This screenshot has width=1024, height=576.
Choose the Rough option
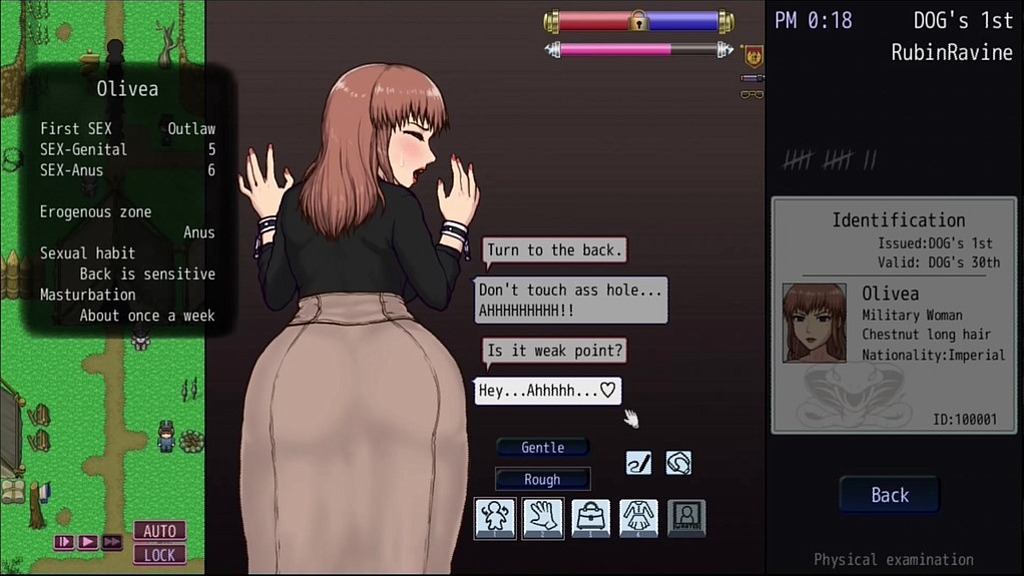543,479
